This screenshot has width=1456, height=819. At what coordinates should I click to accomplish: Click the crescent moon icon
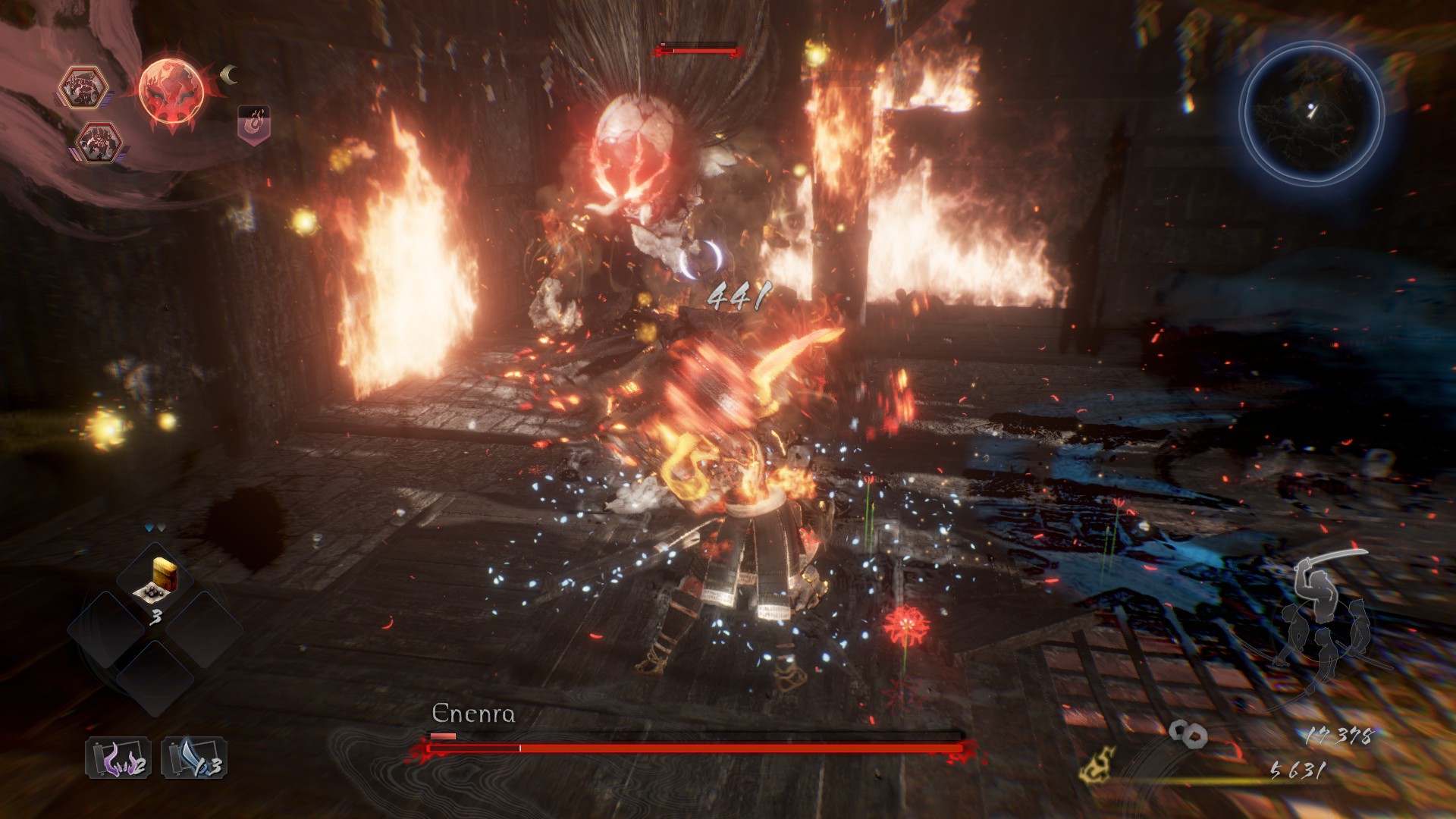tap(228, 74)
